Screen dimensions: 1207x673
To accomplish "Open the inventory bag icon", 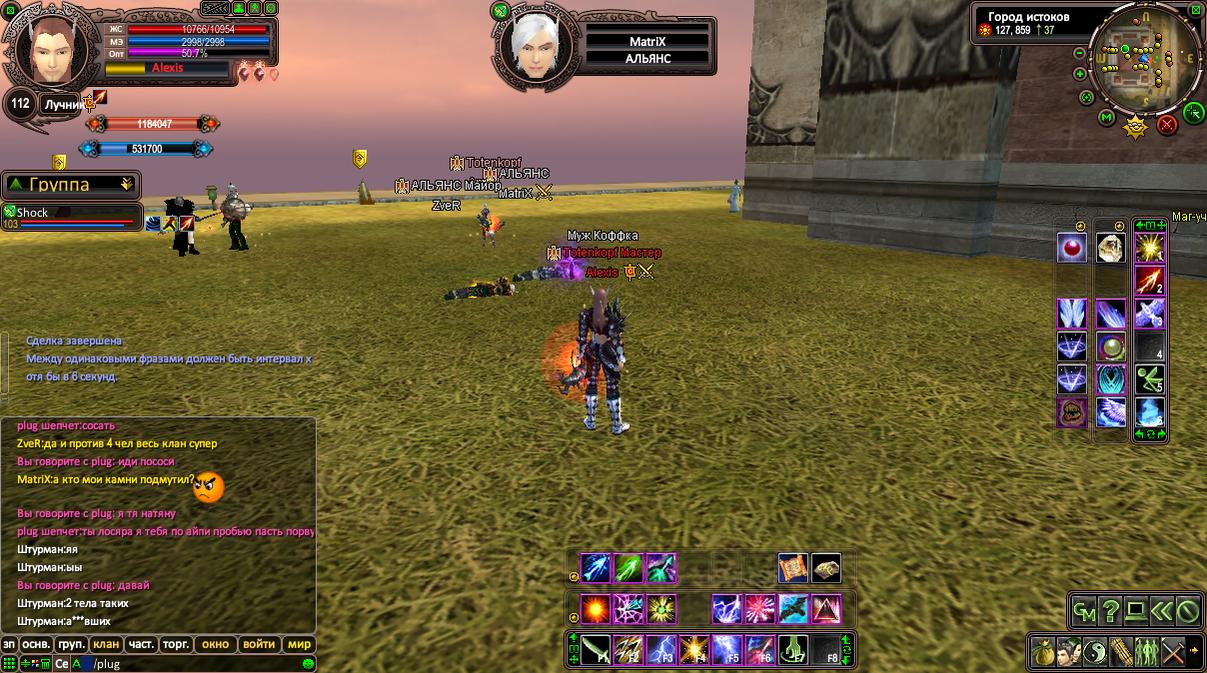I will click(x=1044, y=650).
